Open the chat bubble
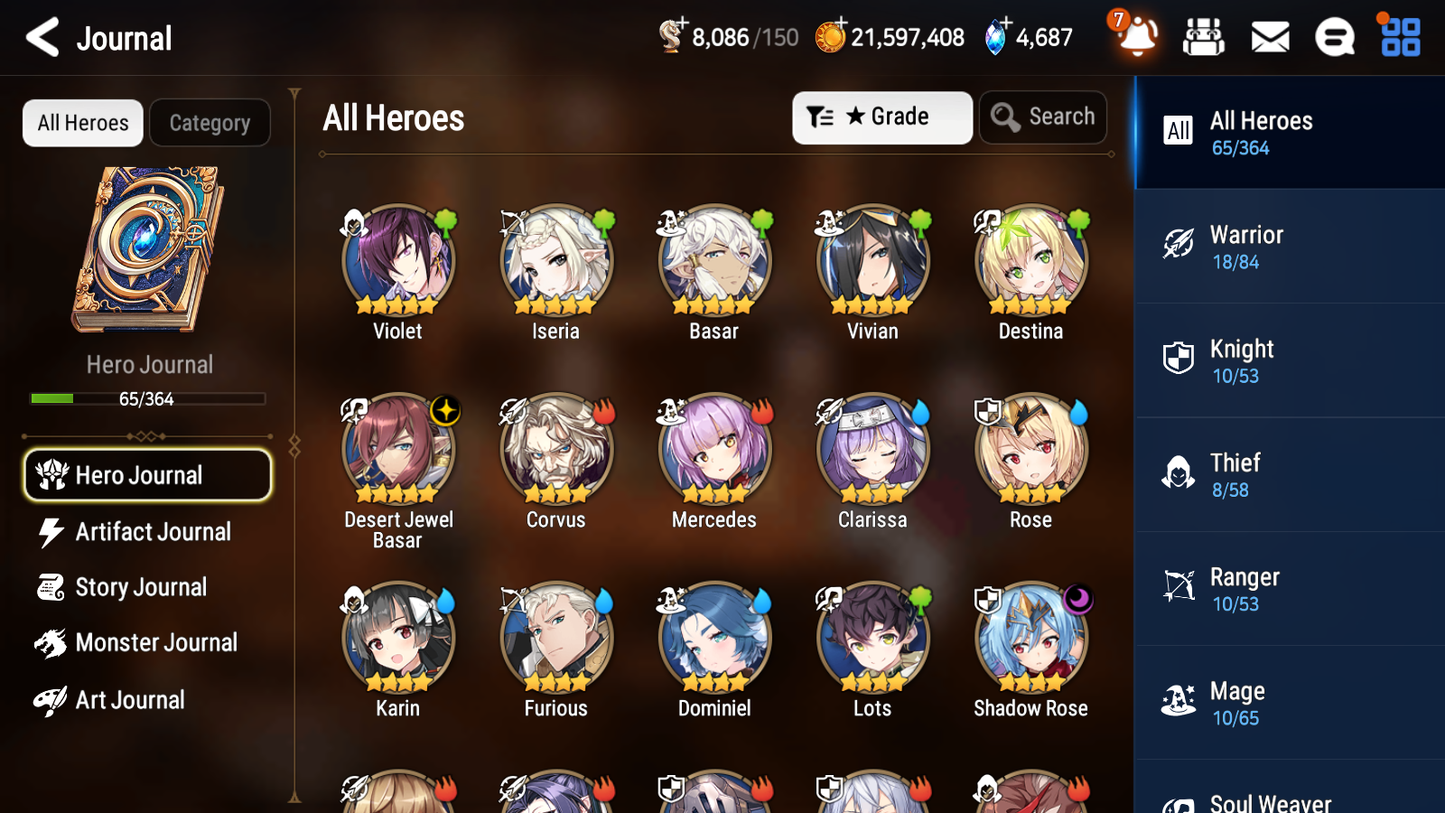This screenshot has width=1445, height=813. [1334, 36]
